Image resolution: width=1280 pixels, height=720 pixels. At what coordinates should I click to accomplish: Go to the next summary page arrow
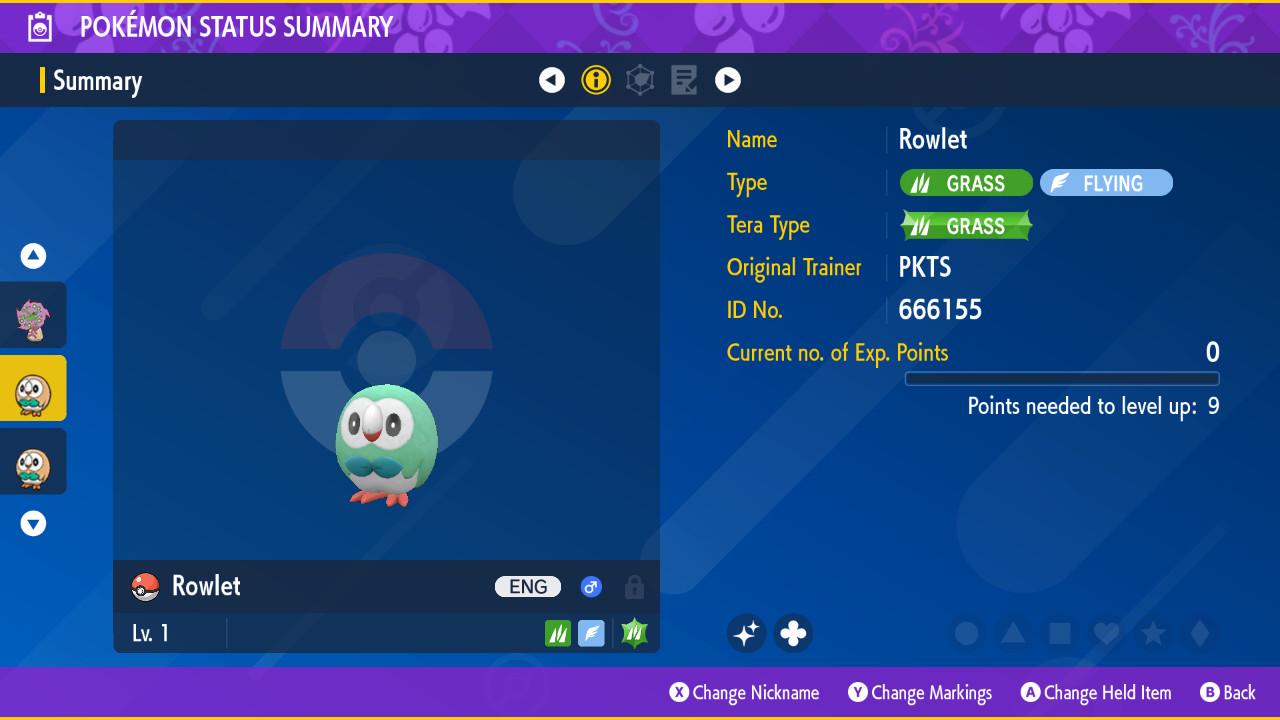coord(728,80)
